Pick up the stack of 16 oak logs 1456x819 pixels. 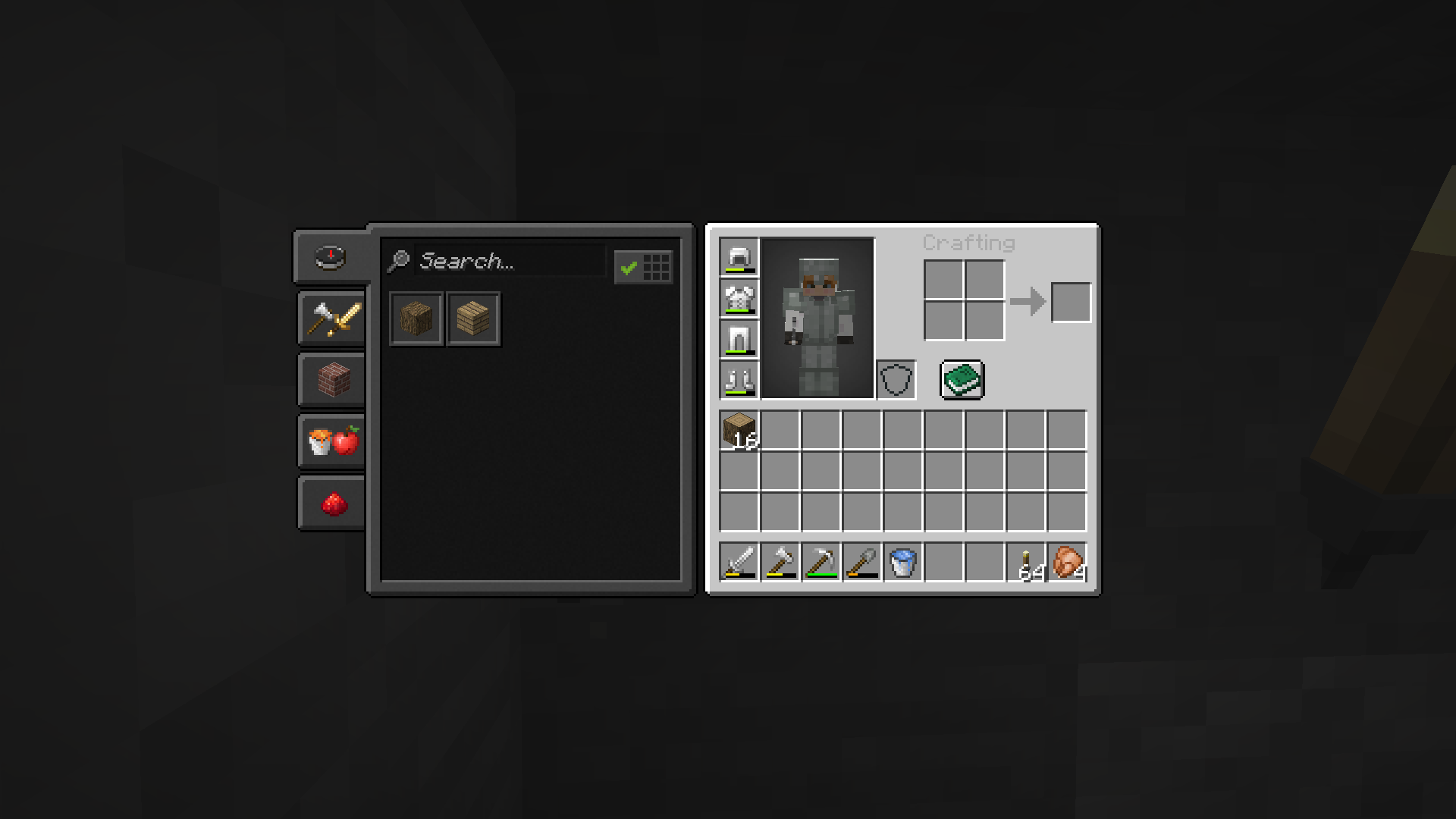pos(739,431)
